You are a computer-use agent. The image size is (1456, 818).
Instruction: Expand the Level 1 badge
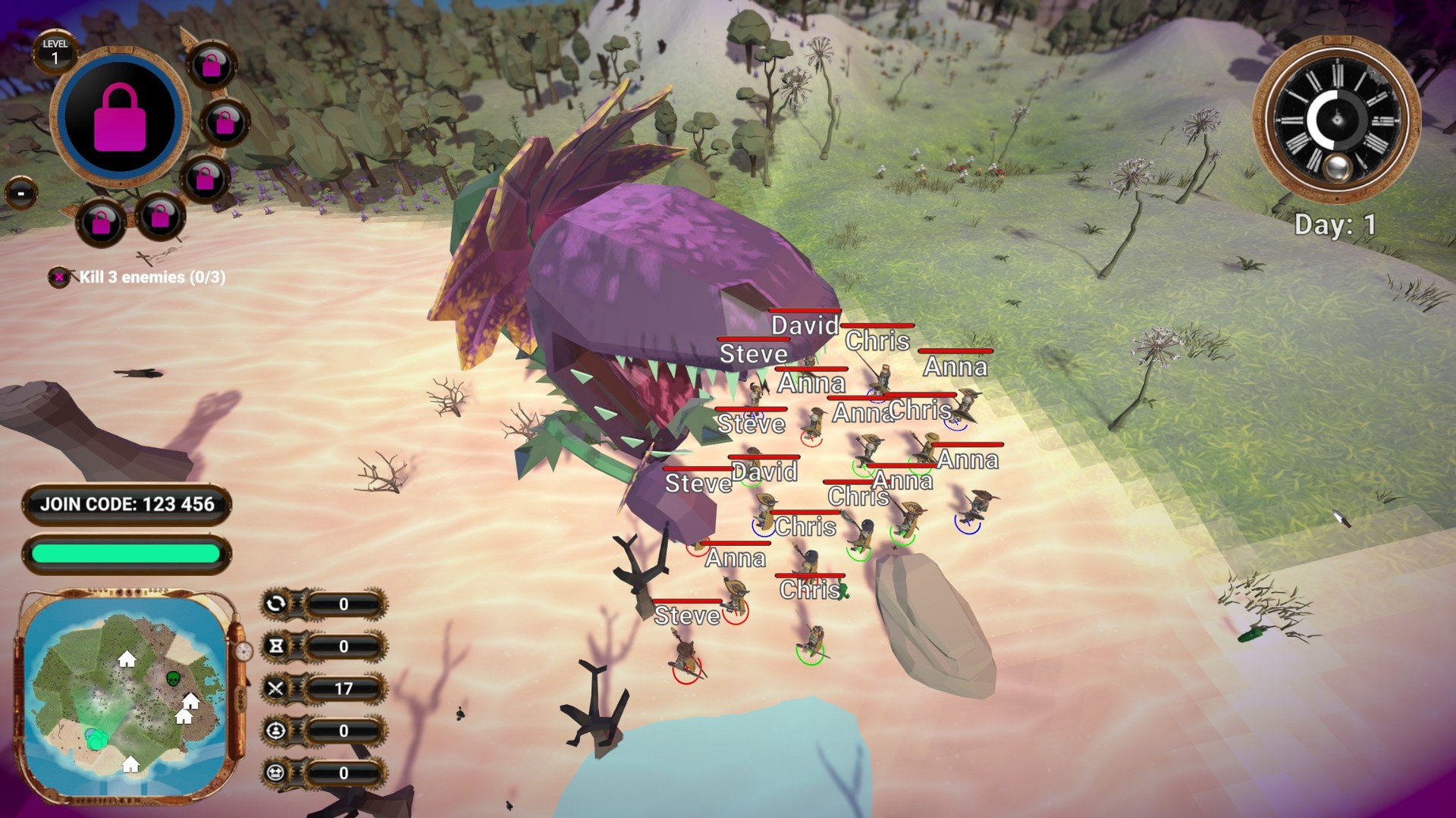point(57,50)
